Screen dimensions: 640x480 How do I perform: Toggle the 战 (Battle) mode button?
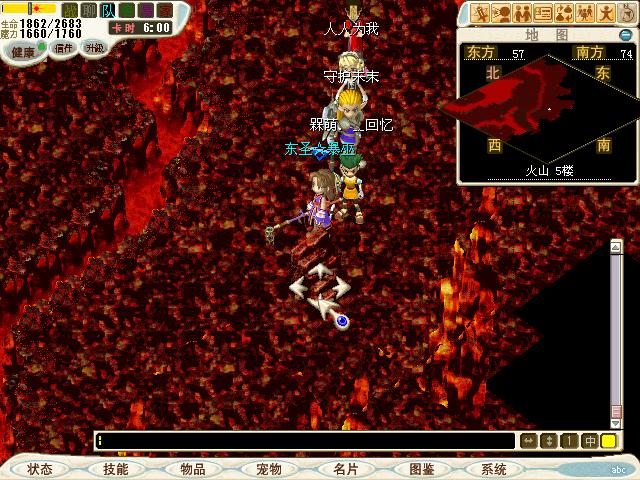69,10
